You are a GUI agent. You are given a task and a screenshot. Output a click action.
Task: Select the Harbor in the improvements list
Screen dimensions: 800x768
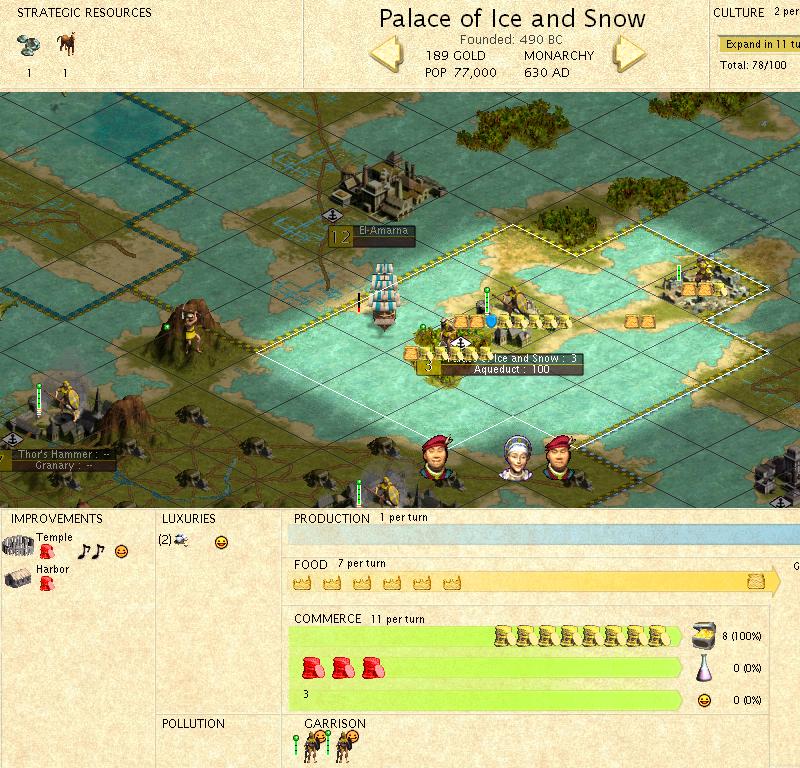51,571
